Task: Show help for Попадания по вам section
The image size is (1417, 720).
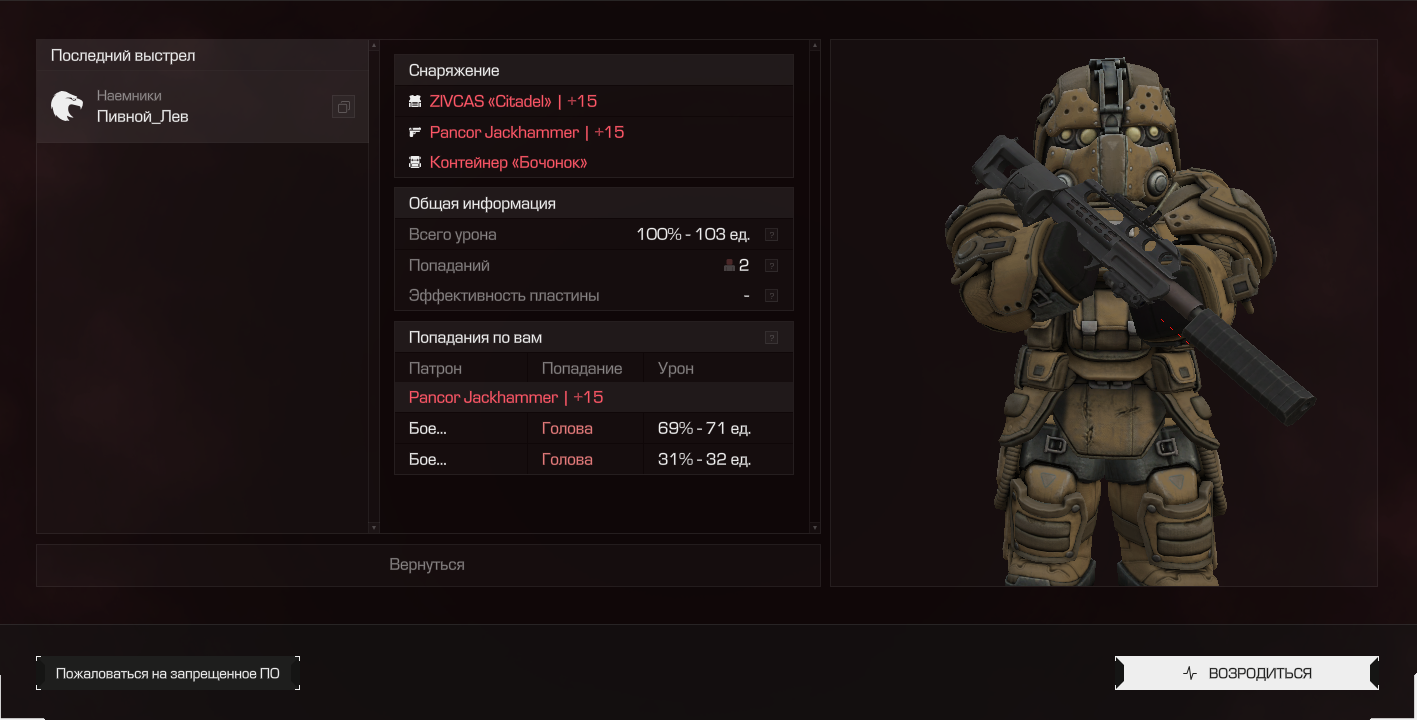Action: coord(771,338)
